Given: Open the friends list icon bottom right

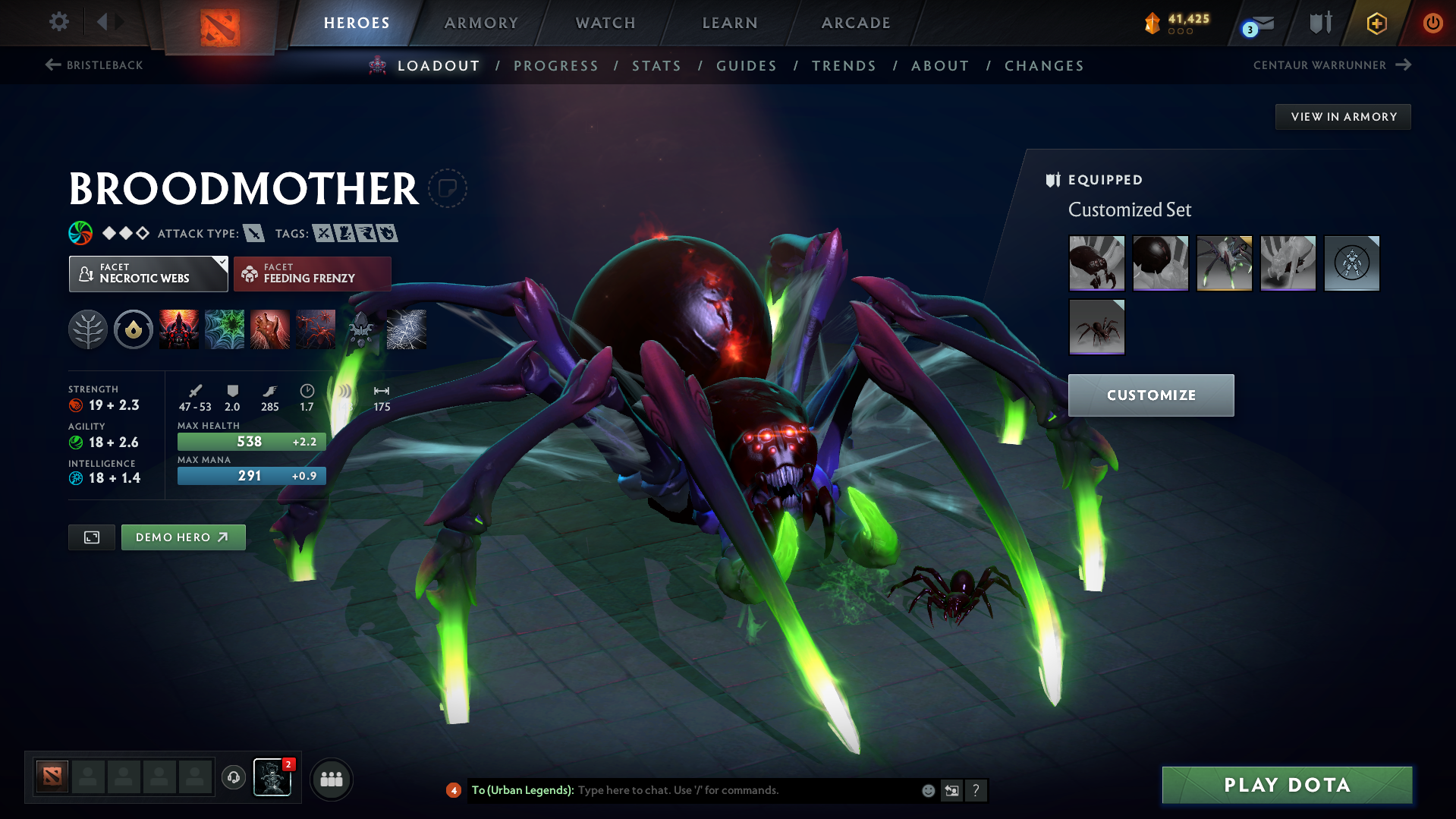Looking at the screenshot, I should click(332, 779).
